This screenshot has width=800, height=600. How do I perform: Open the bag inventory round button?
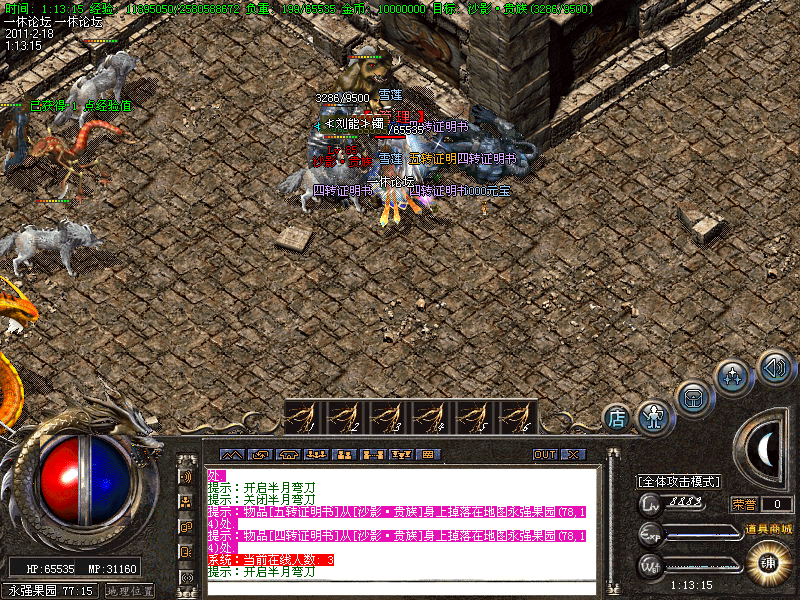pyautogui.click(x=693, y=397)
